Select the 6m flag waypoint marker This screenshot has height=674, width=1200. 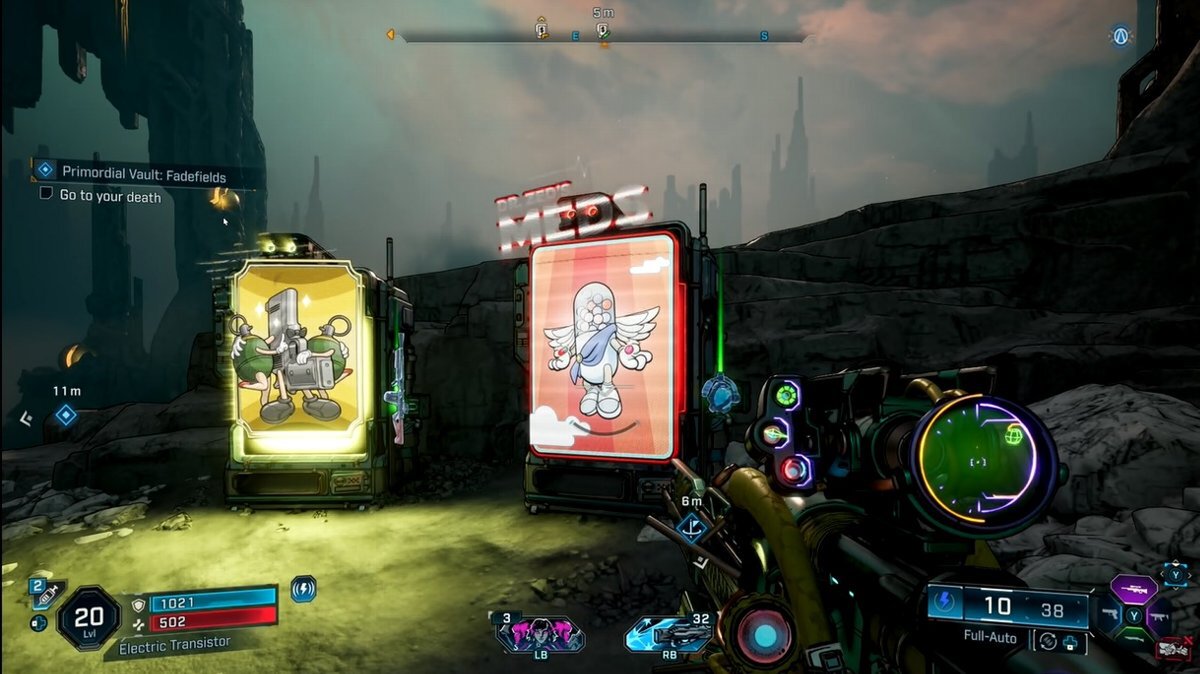(692, 527)
